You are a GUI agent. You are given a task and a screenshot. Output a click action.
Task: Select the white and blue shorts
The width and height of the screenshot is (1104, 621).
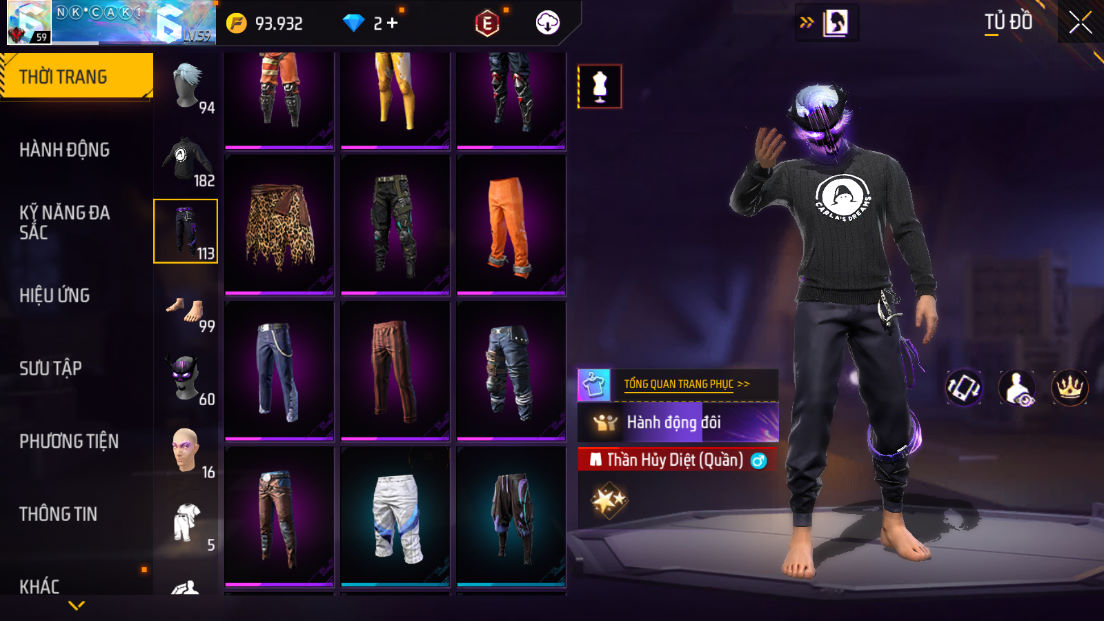(x=395, y=515)
